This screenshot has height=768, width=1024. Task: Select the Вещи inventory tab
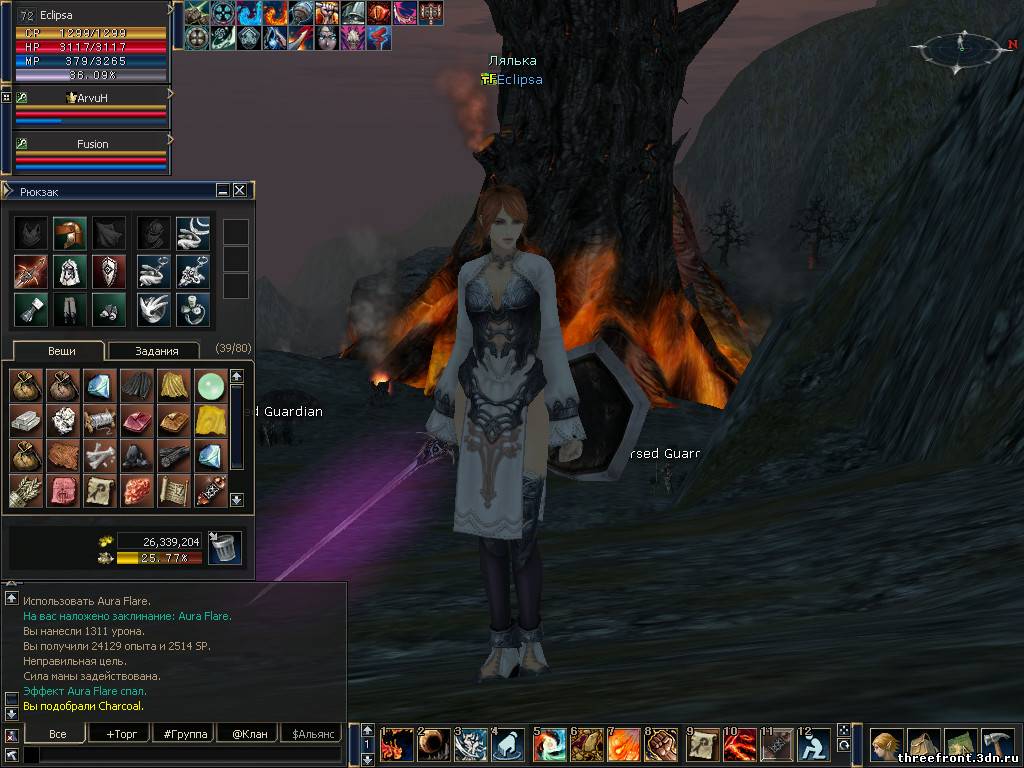tap(58, 351)
